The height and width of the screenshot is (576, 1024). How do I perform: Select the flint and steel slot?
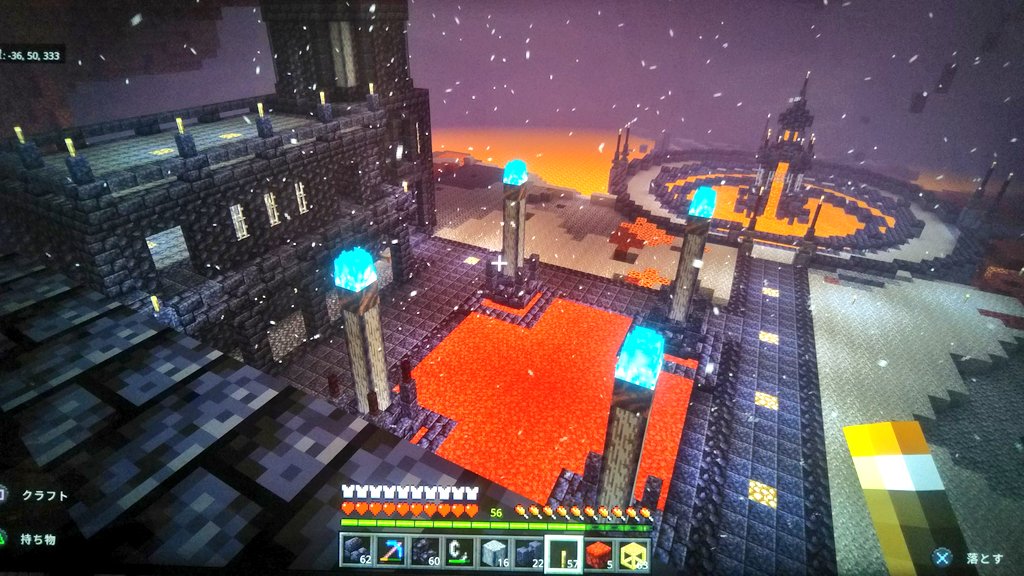tap(459, 551)
